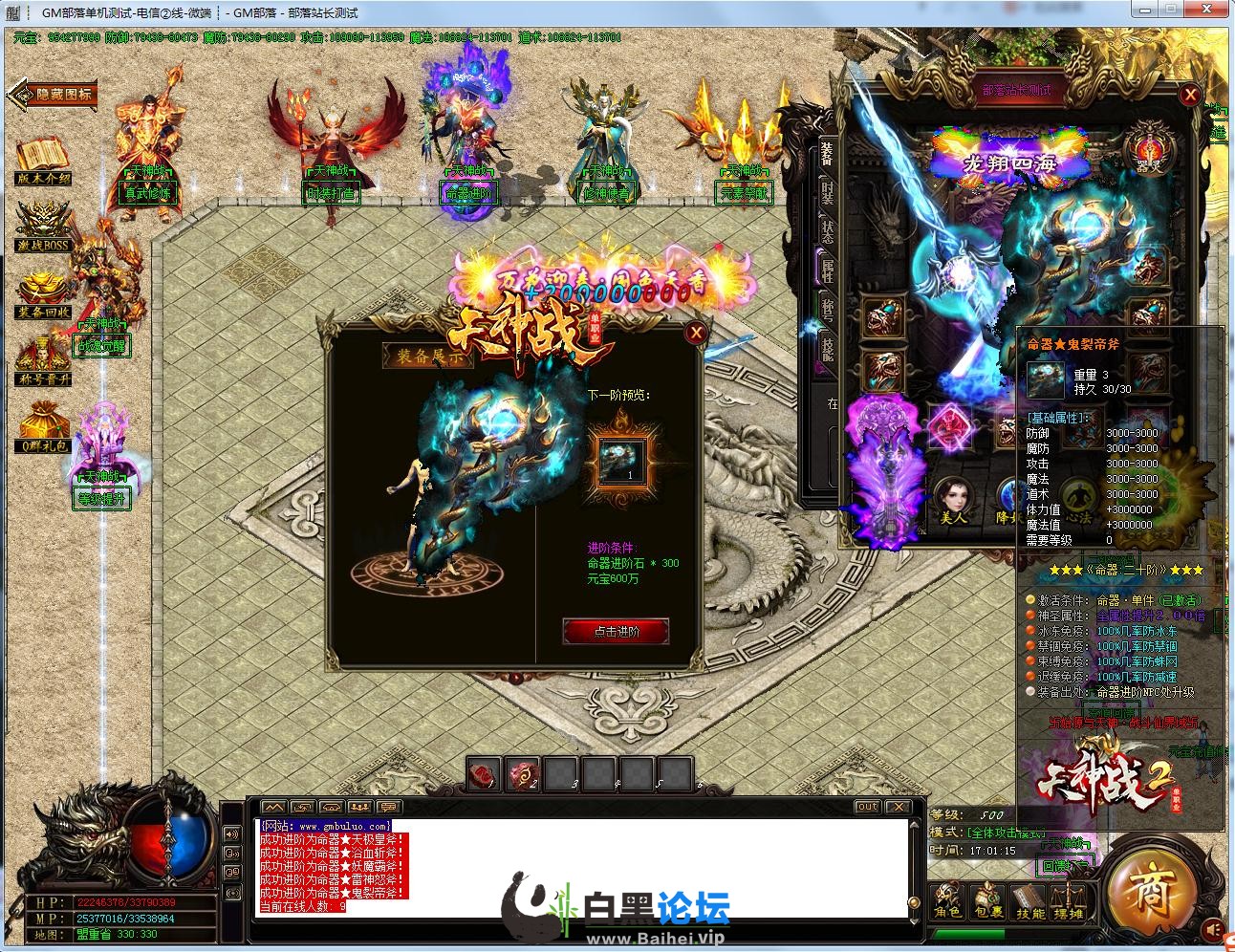Click the 点击进阶 upgrade button
Screen dimensions: 1235x952
(616, 631)
